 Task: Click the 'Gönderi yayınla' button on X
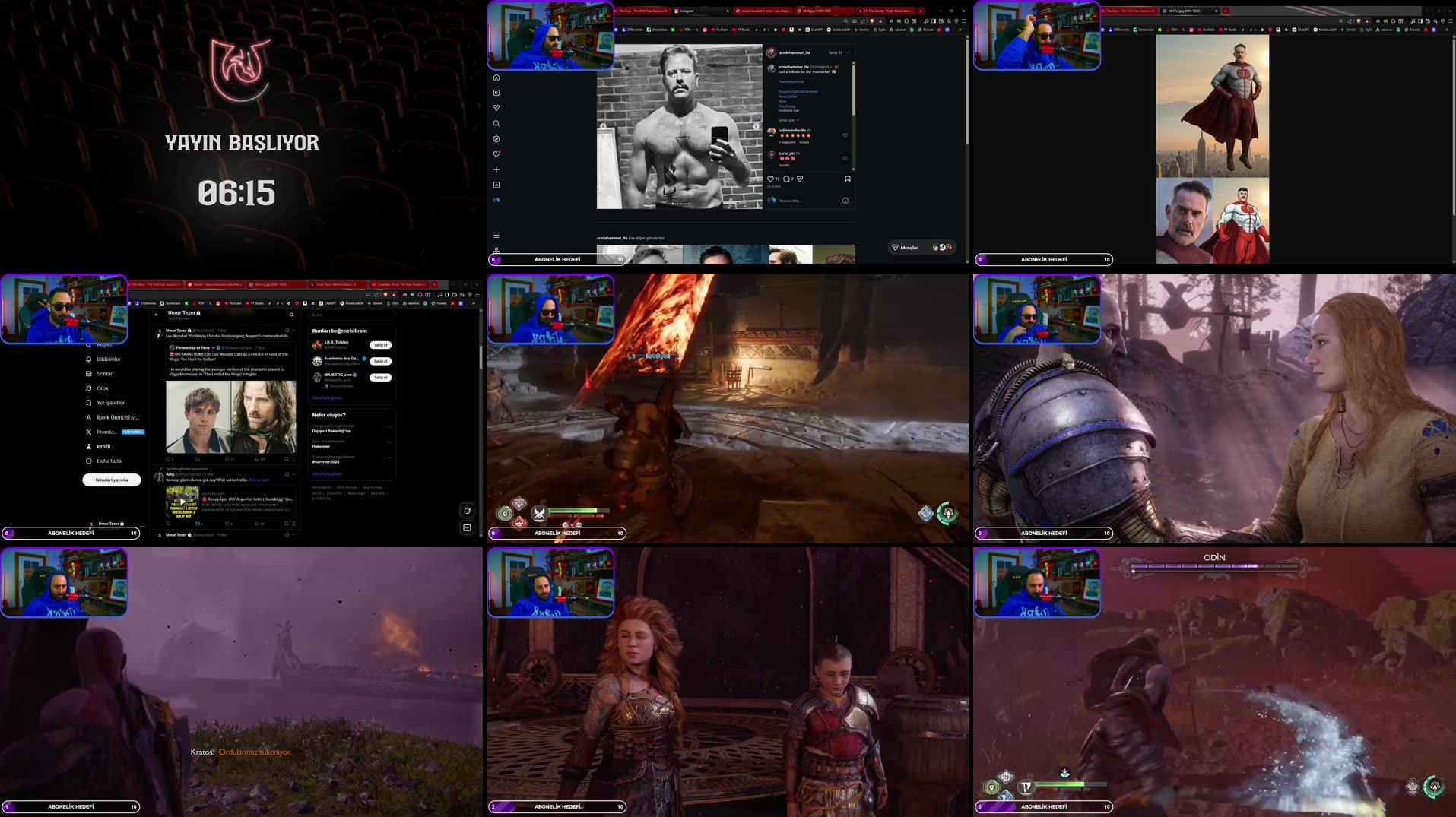pyautogui.click(x=111, y=480)
